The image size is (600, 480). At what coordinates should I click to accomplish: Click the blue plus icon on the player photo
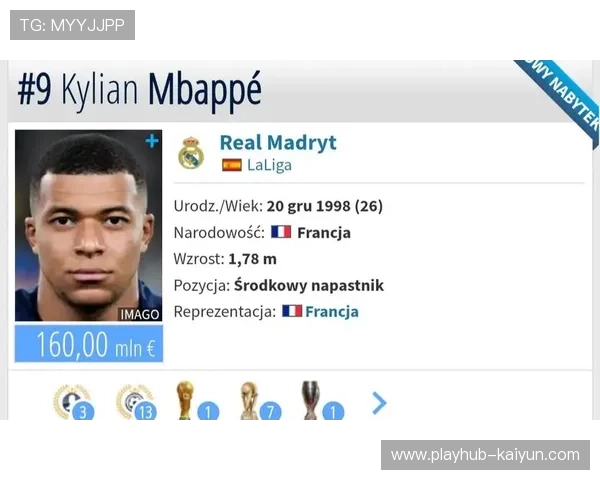[152, 141]
